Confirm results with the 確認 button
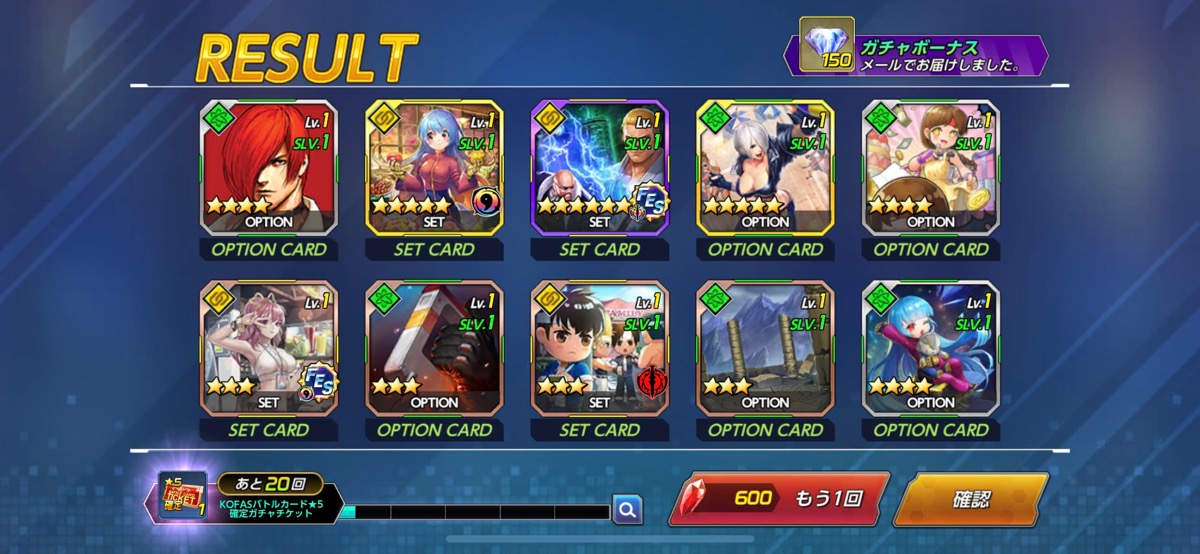 (968, 499)
